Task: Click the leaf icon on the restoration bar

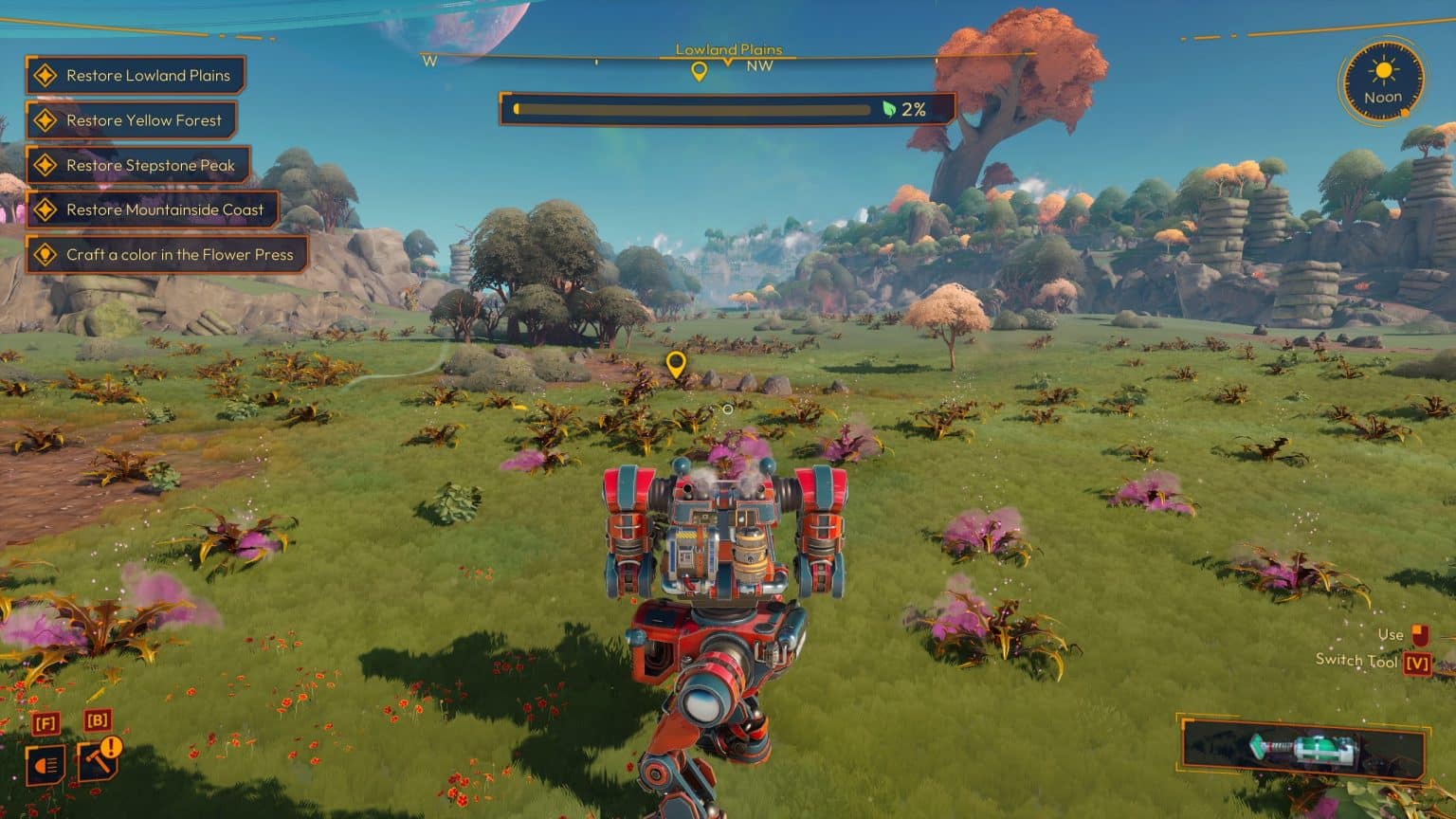Action: coord(889,110)
